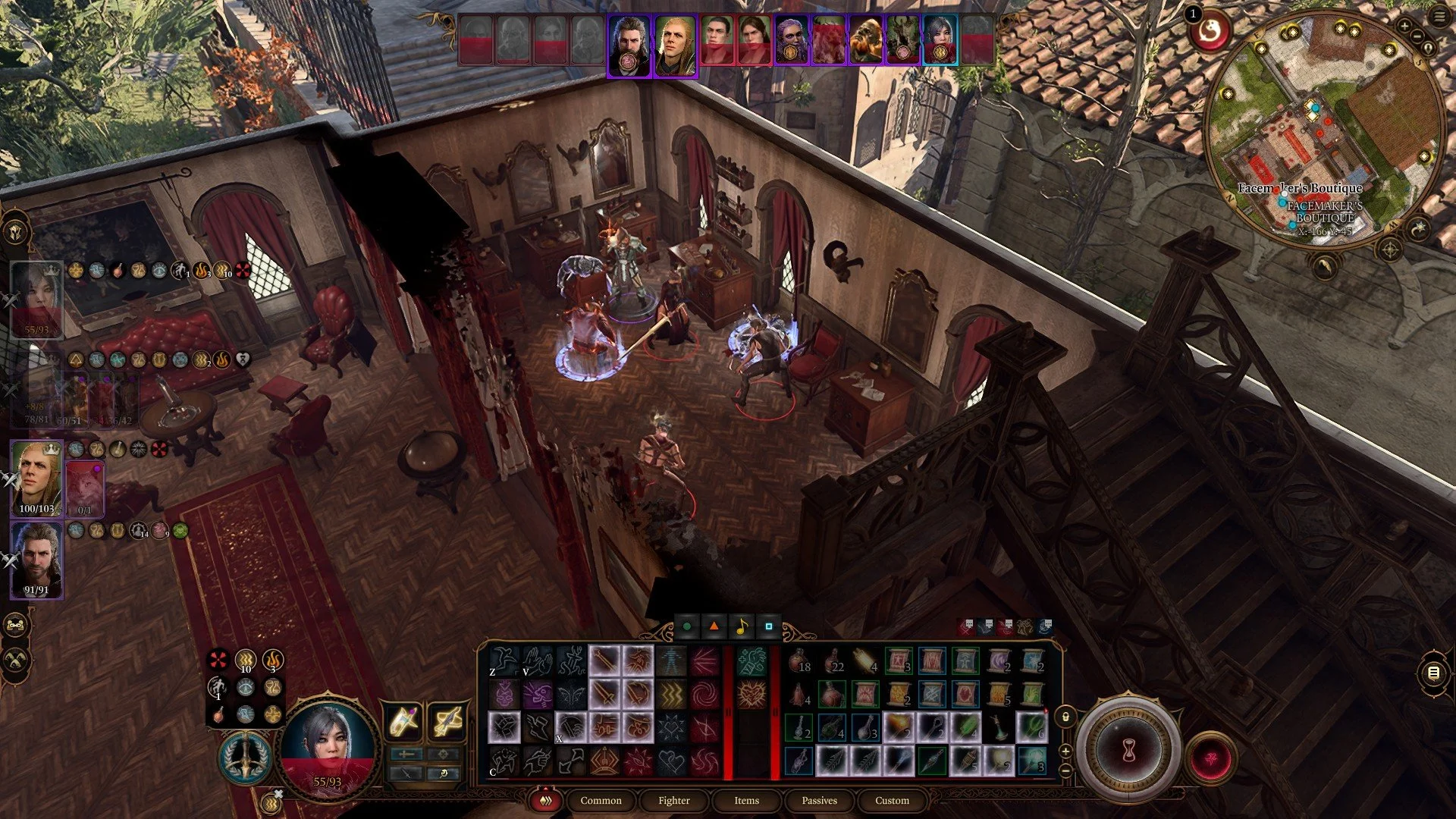
Task: Toggle the hotbar lock button
Action: tap(1065, 717)
